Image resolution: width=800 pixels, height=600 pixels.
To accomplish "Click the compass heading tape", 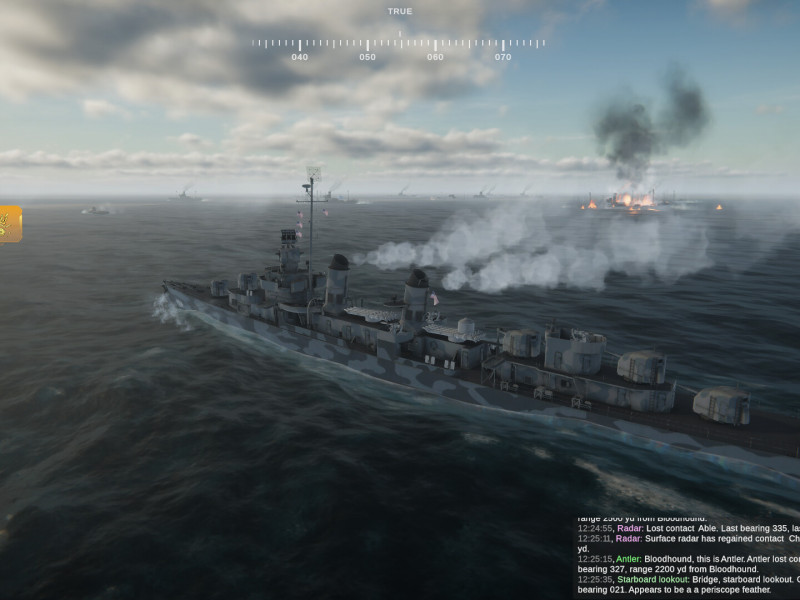I will click(x=399, y=44).
